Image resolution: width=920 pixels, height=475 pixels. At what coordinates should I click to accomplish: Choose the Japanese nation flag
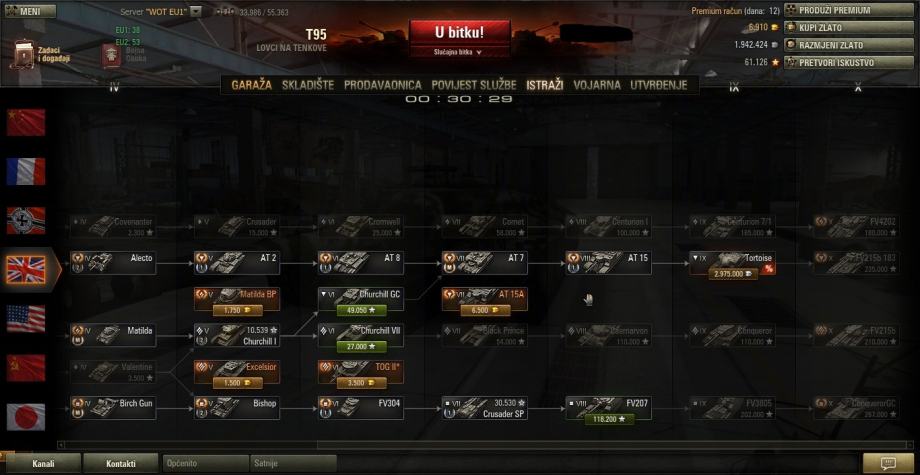26,416
